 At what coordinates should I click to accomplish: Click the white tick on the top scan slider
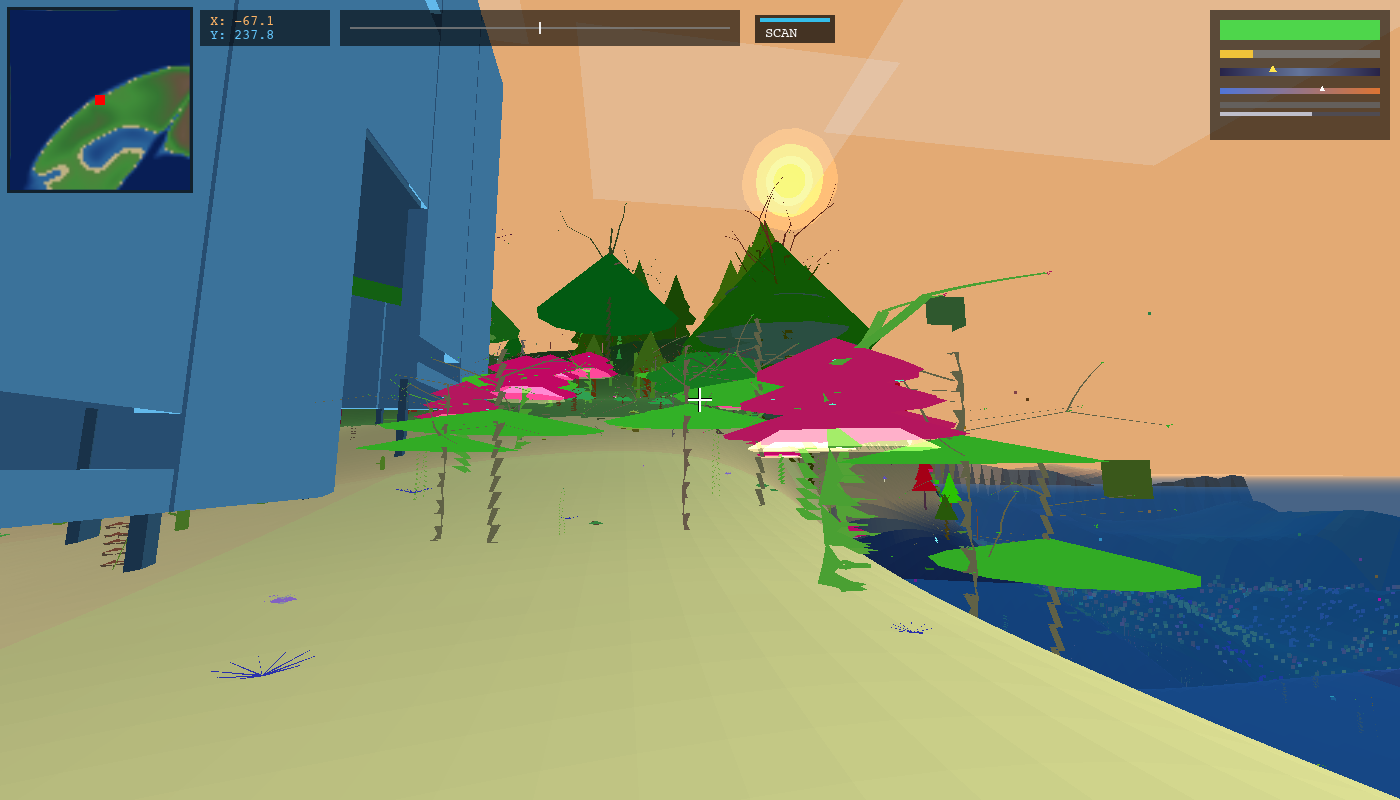pyautogui.click(x=538, y=28)
